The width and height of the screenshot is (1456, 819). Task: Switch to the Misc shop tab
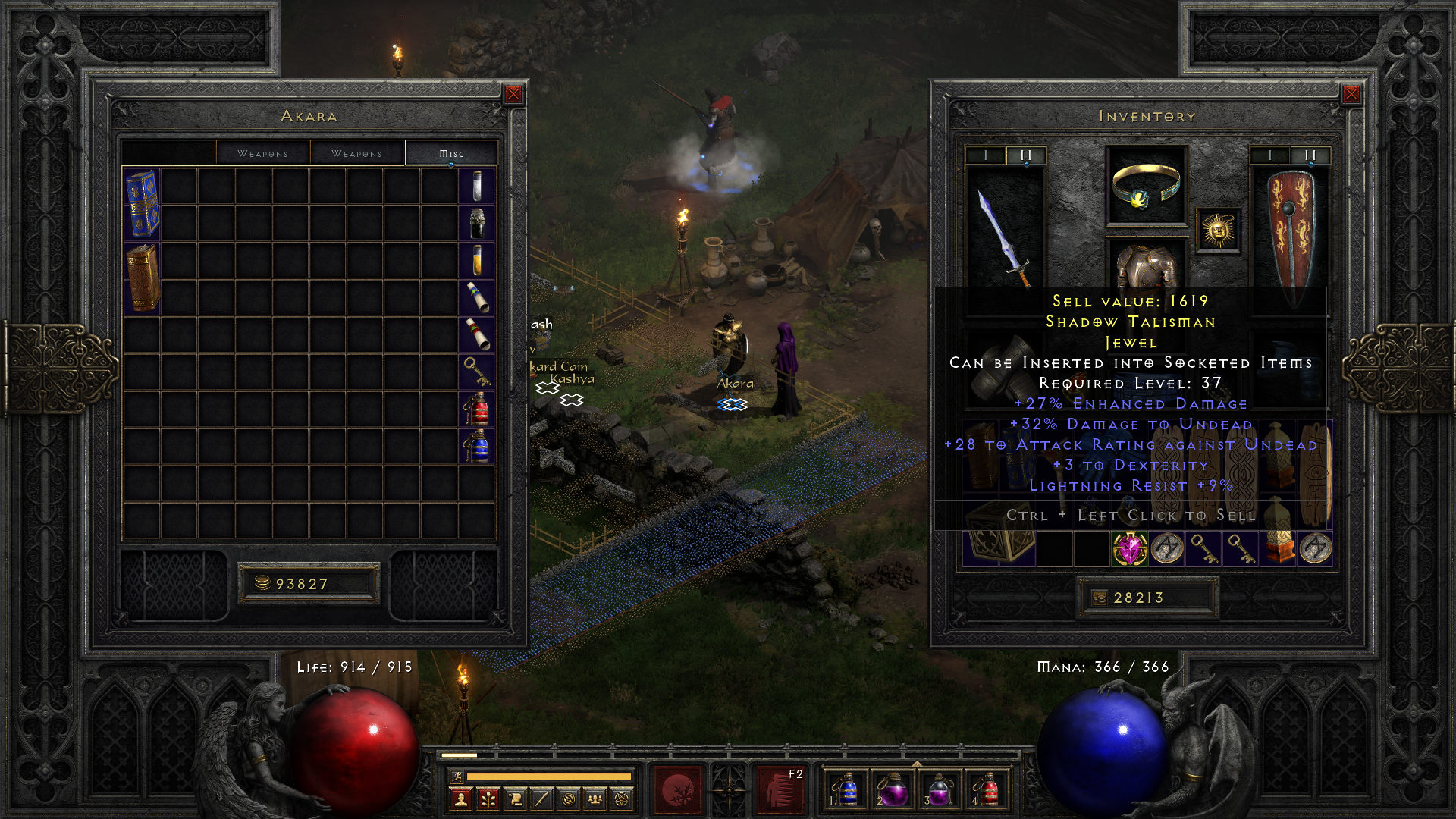[451, 153]
